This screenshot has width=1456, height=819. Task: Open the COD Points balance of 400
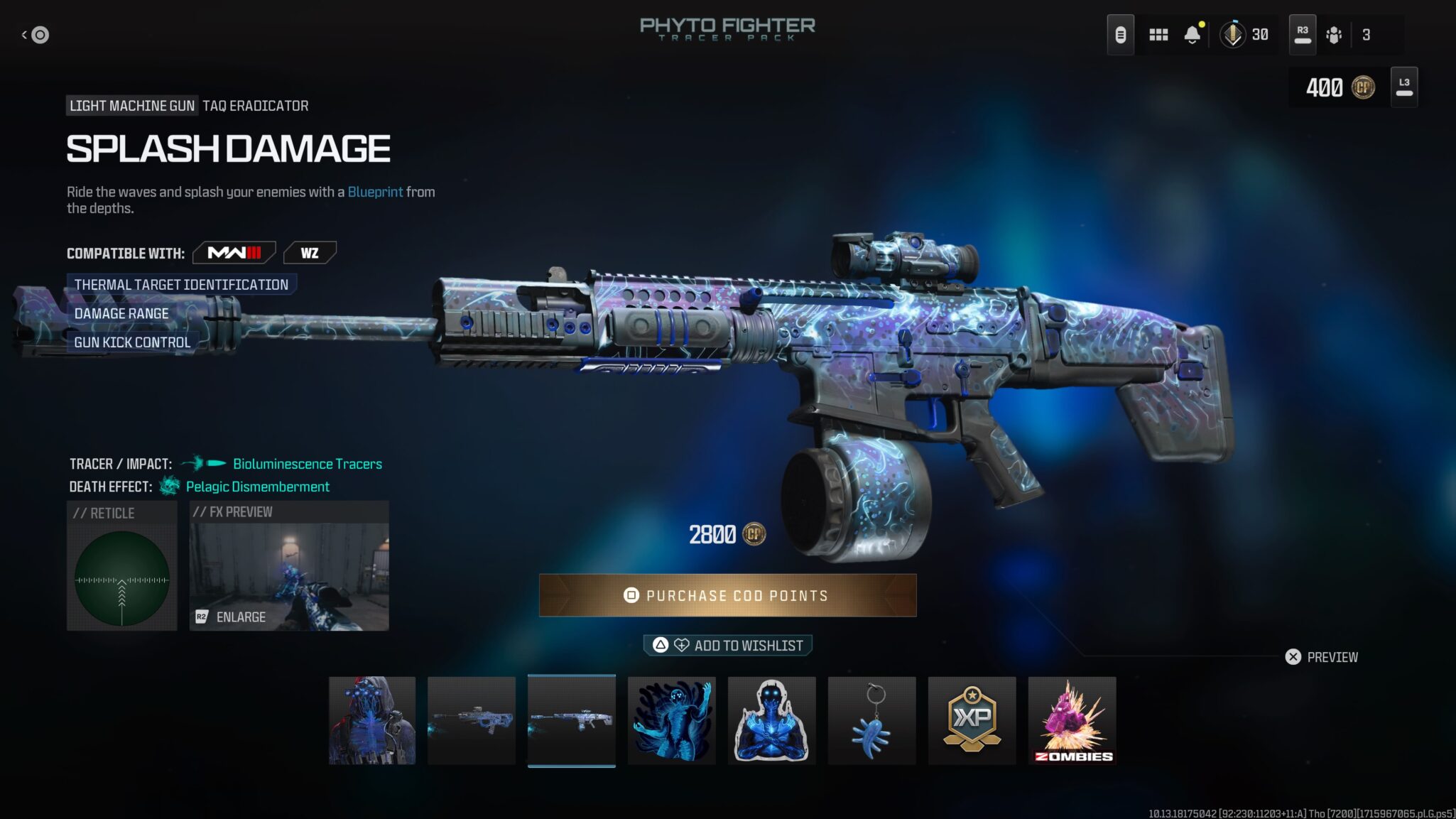(1340, 87)
